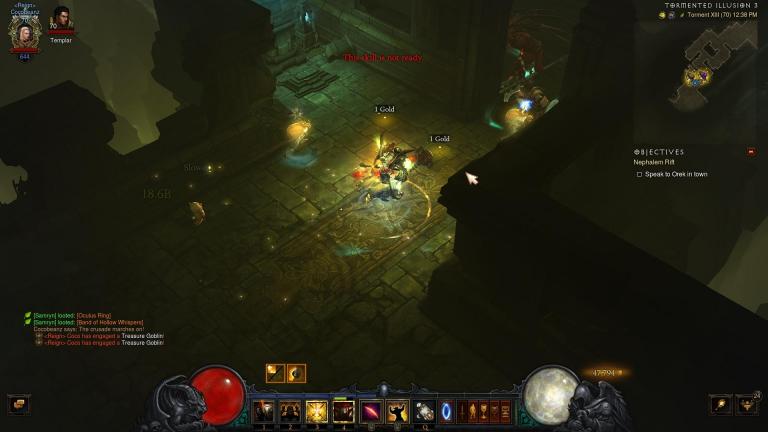
Task: Drink the health potion in the Q slot
Action: 425,410
